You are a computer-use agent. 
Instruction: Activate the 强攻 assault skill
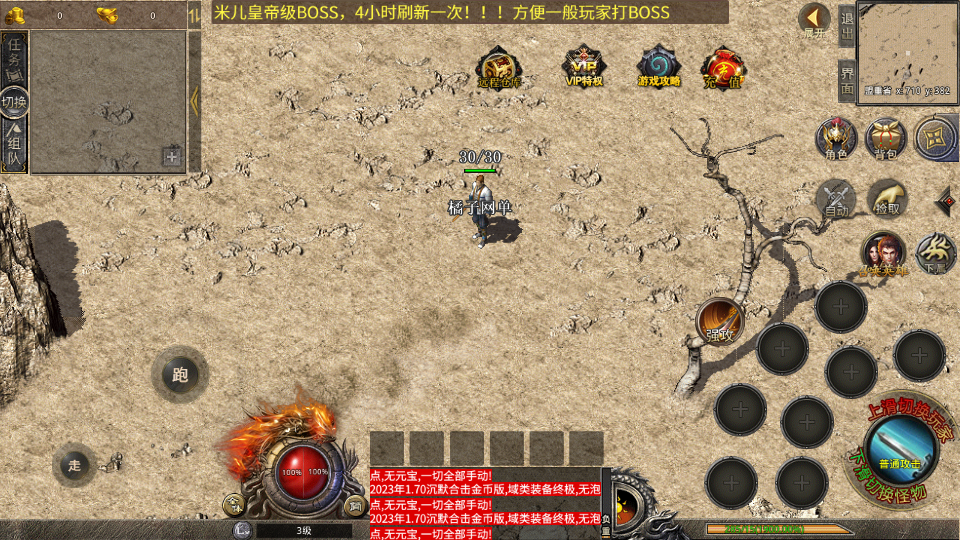(720, 320)
